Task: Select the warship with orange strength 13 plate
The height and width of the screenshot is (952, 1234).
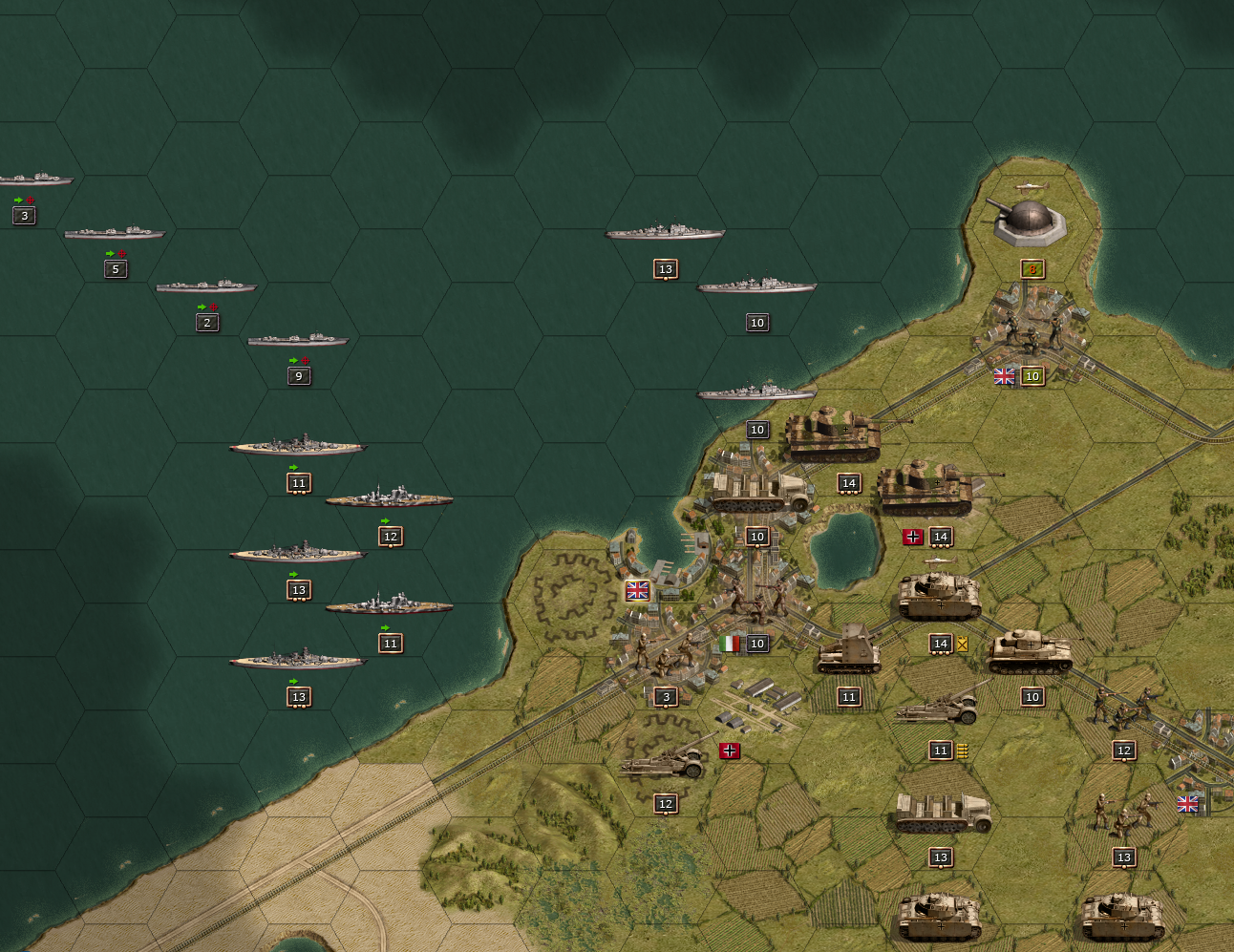Action: 665,232
